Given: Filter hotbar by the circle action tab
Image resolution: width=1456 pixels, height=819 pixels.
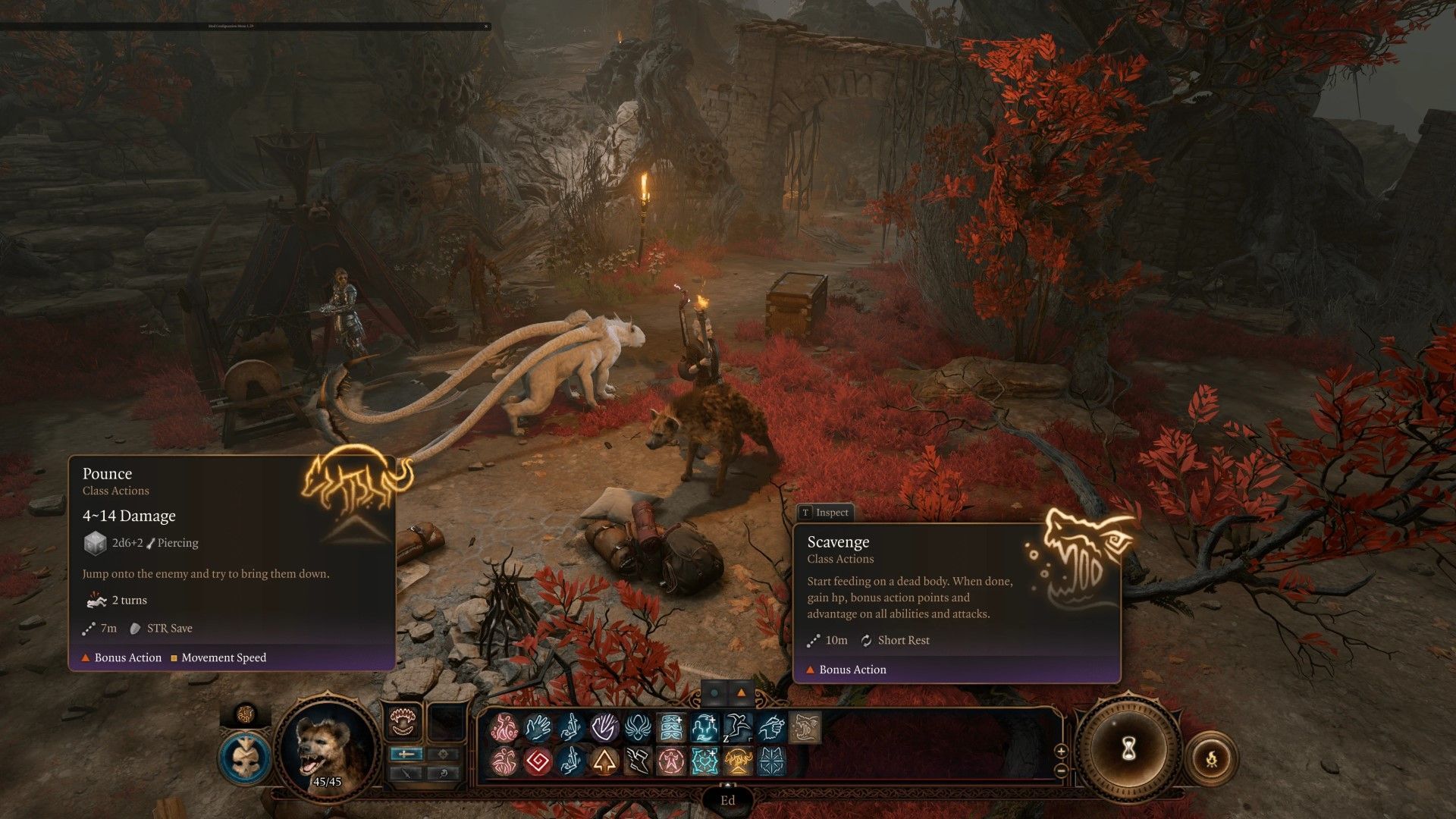Looking at the screenshot, I should (714, 692).
